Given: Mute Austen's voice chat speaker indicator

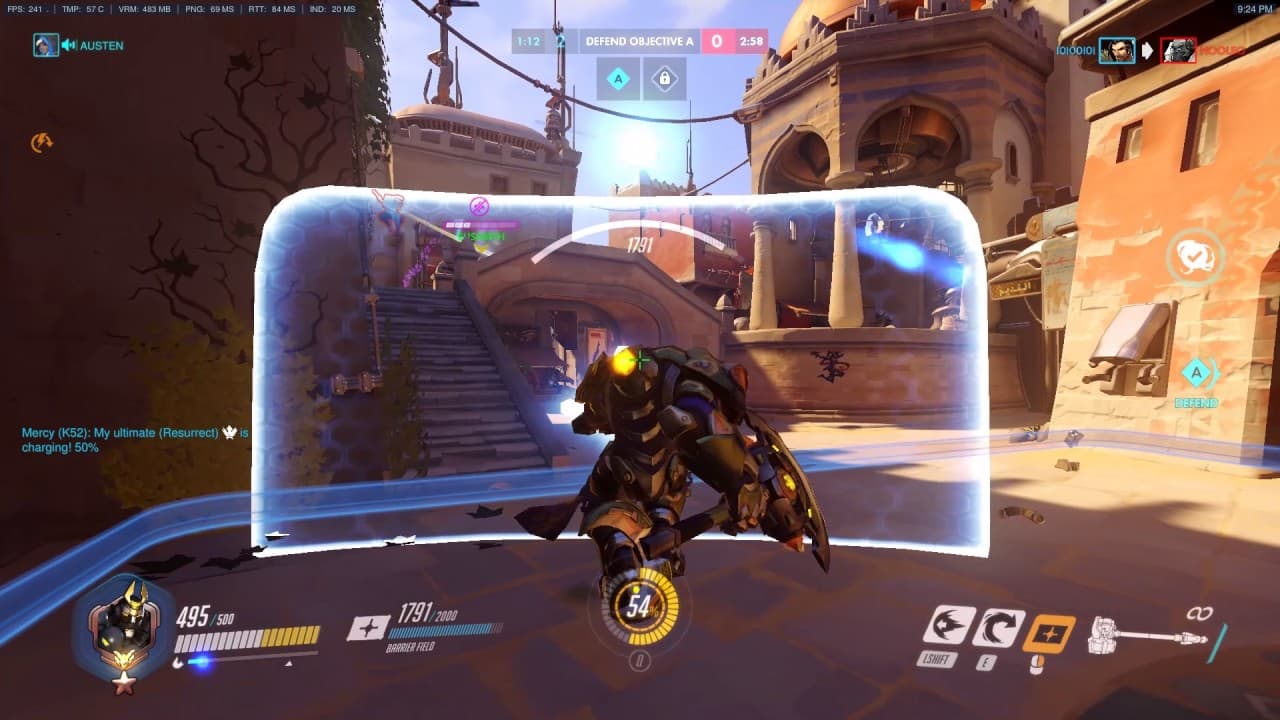Looking at the screenshot, I should click(x=66, y=46).
